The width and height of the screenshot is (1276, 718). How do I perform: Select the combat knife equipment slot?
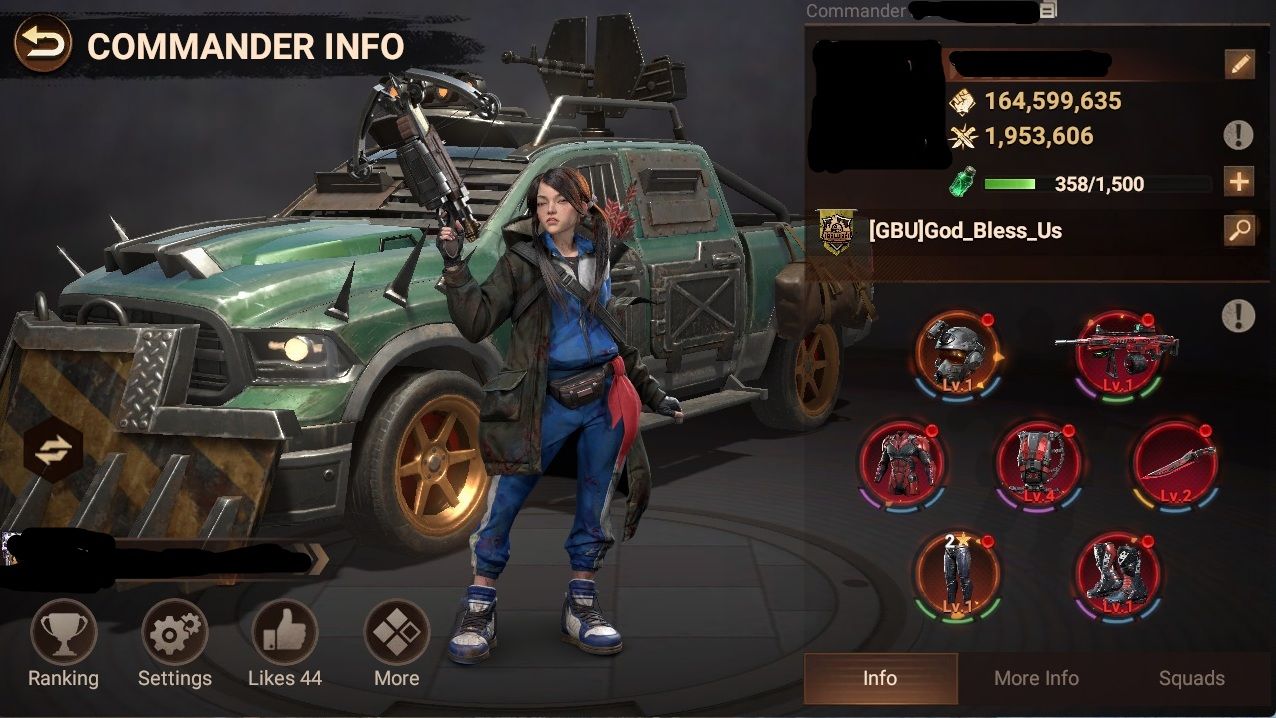click(1175, 462)
